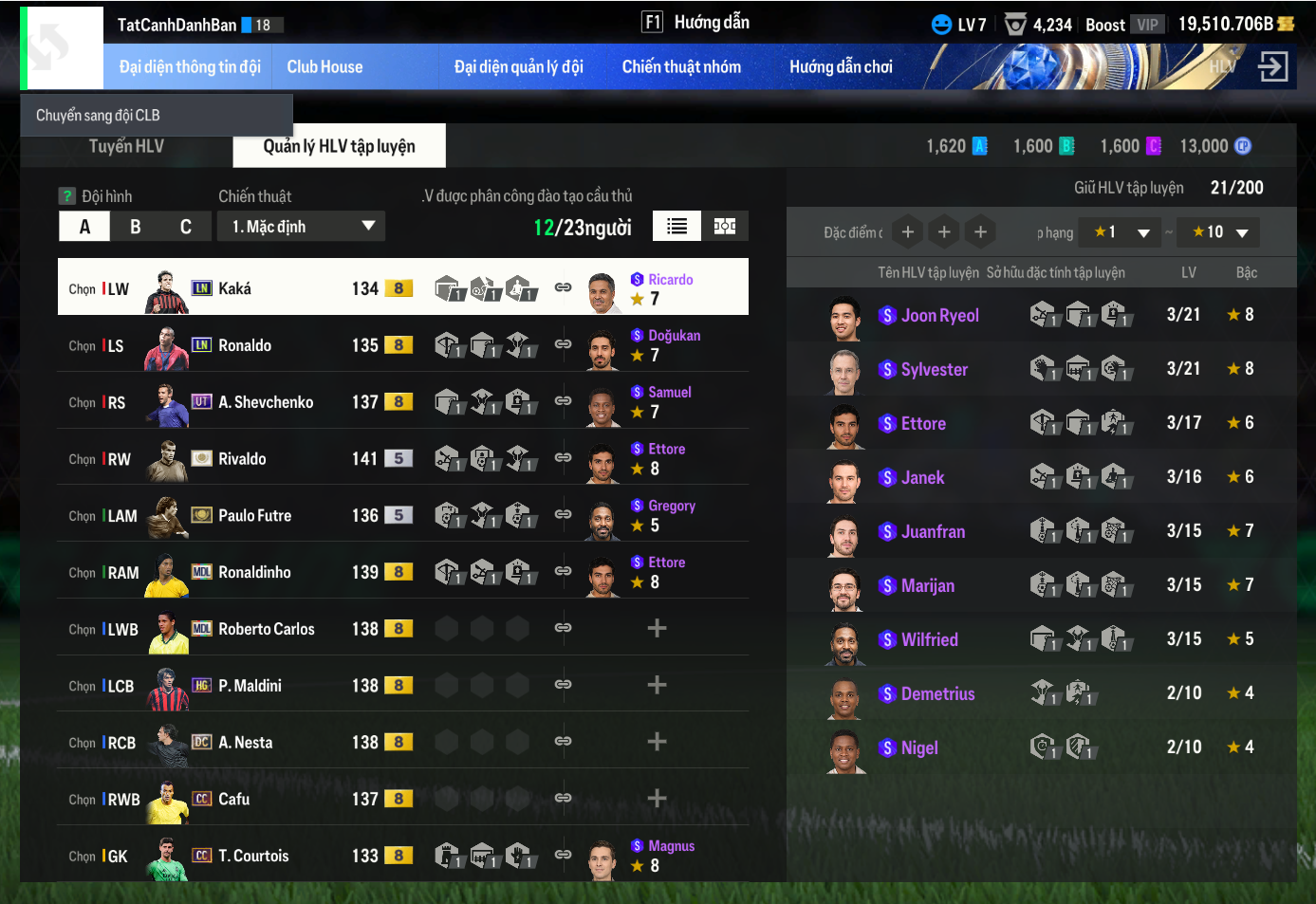Viewport: 1316px width, 904px height.
Task: Open the minimum star rank dropdown
Action: (x=1121, y=232)
